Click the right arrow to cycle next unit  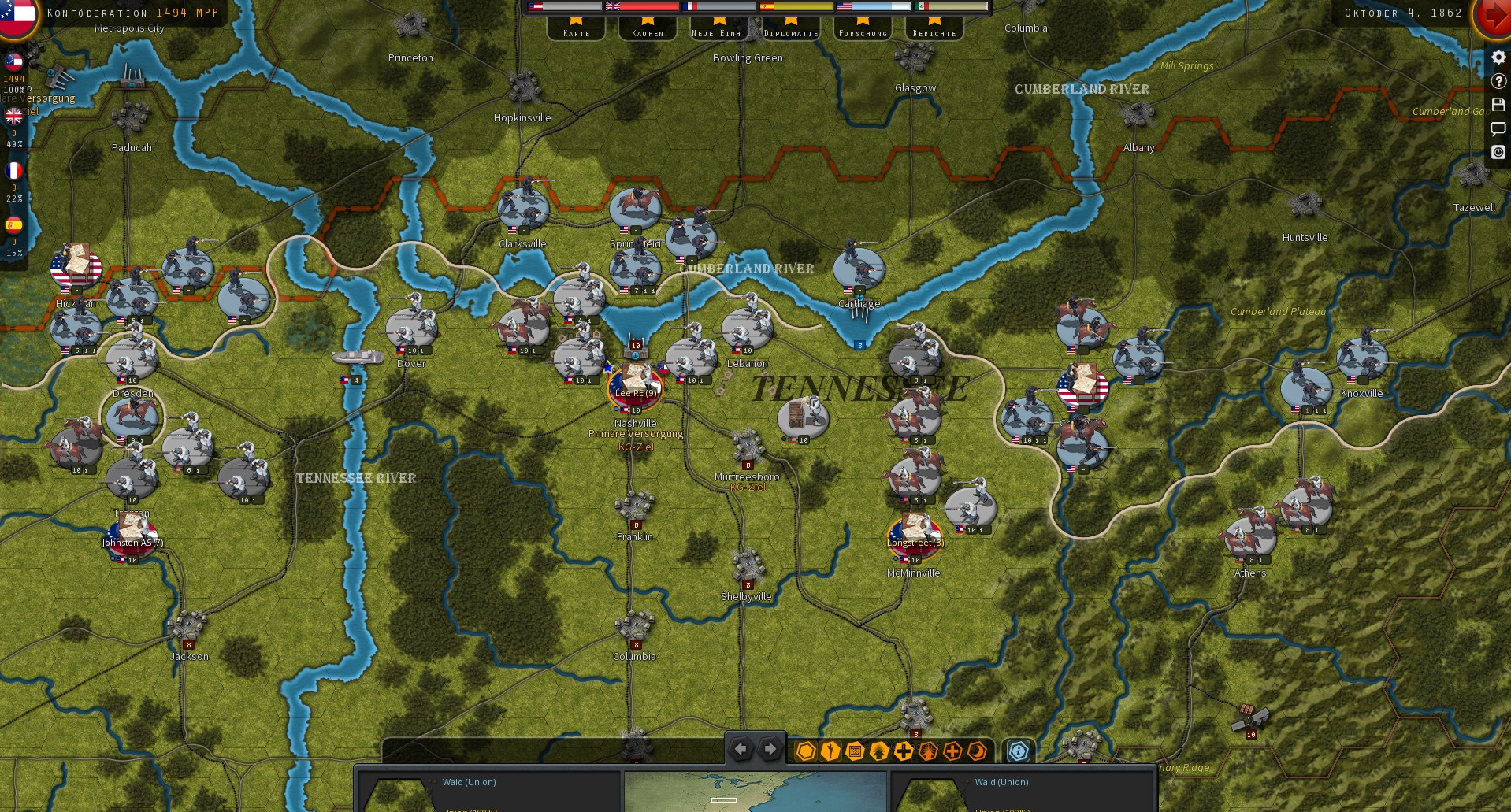(769, 749)
